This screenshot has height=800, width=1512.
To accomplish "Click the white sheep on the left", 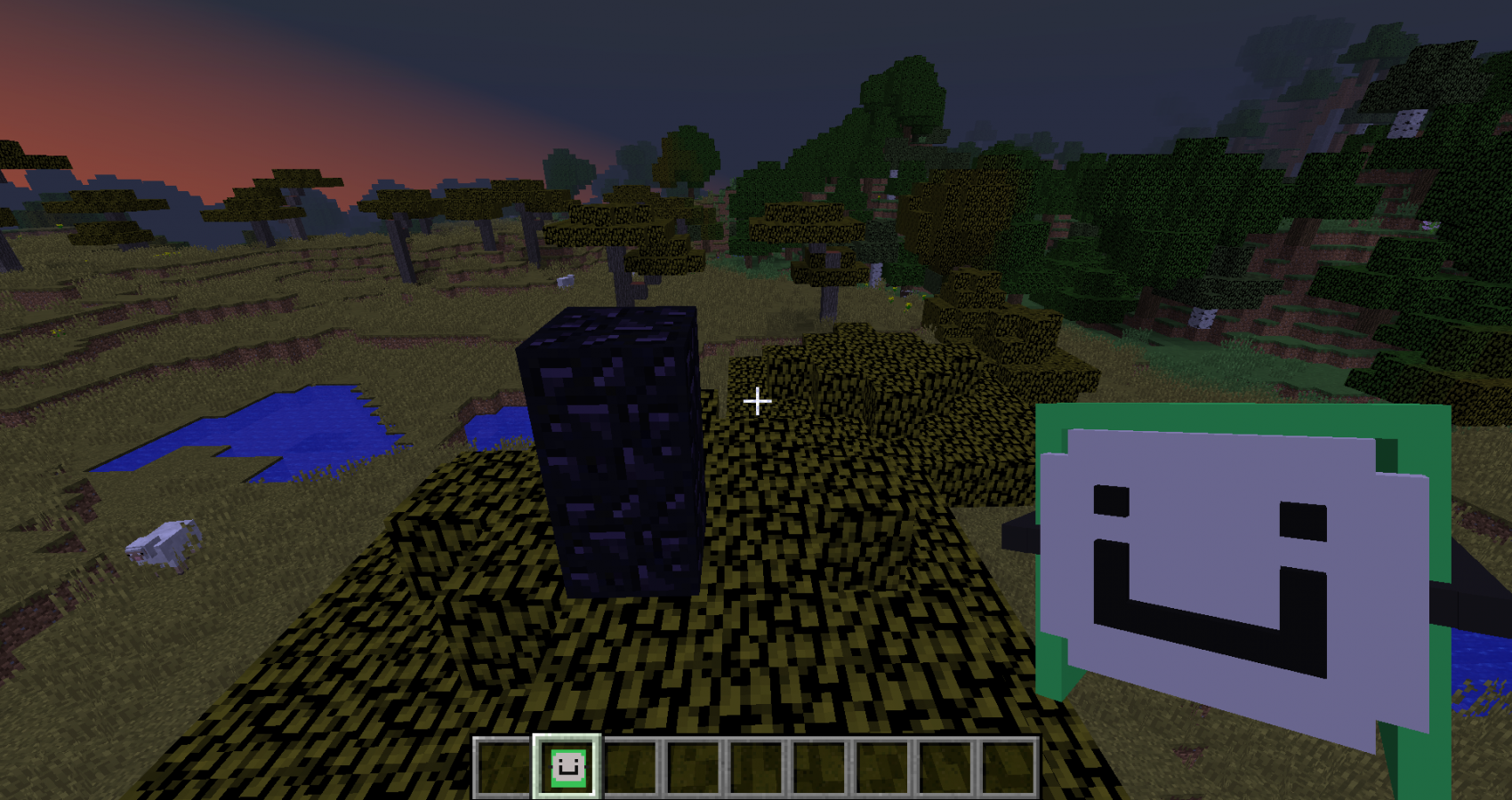I will [x=165, y=542].
